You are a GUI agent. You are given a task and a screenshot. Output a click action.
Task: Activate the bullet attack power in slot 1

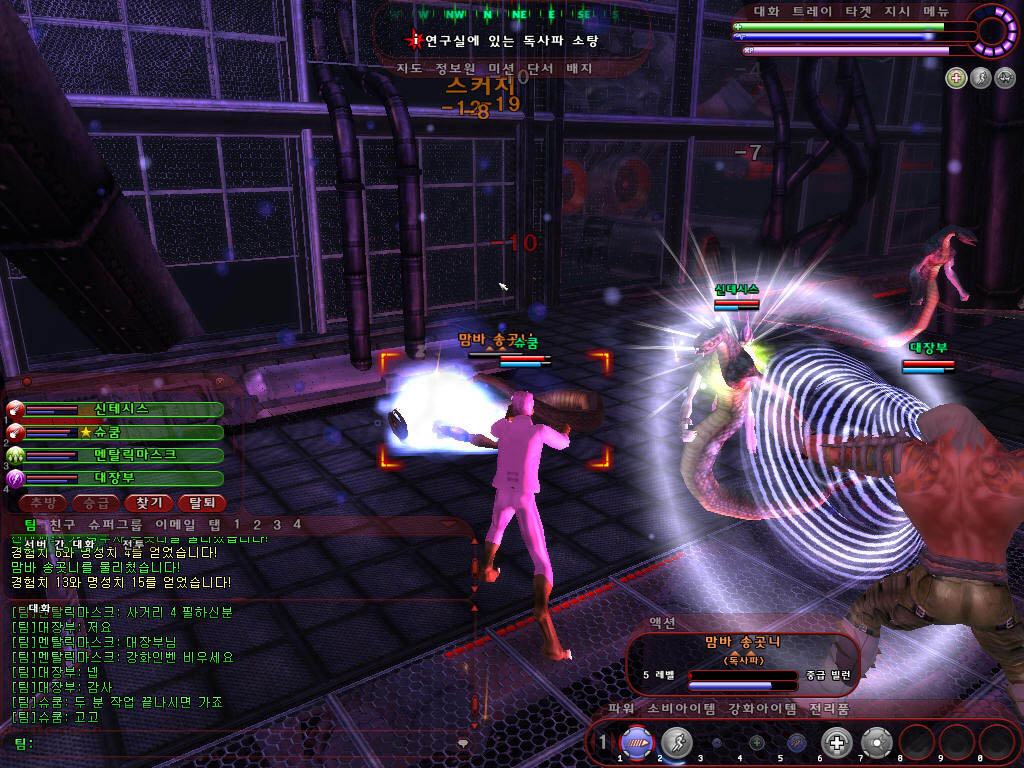click(x=637, y=742)
